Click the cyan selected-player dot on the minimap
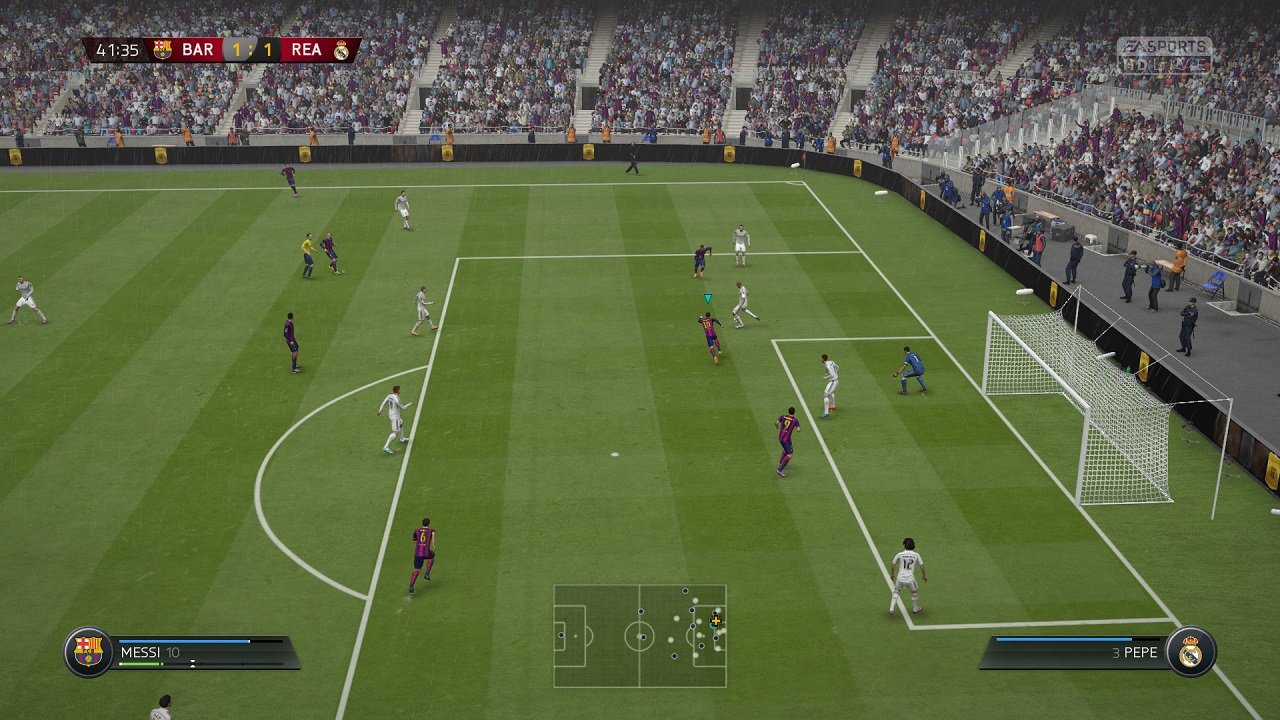This screenshot has height=720, width=1280. tap(713, 626)
